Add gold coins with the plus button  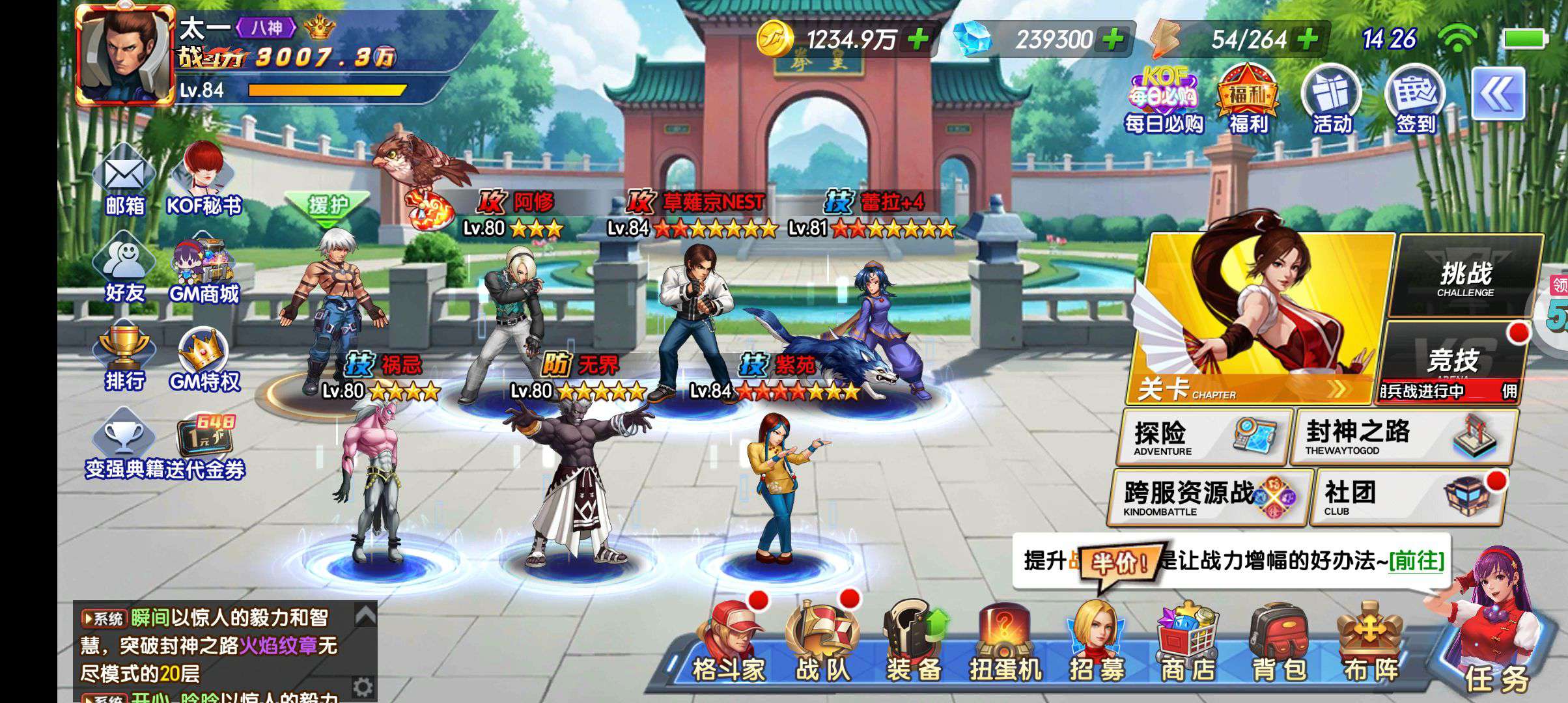click(x=919, y=40)
